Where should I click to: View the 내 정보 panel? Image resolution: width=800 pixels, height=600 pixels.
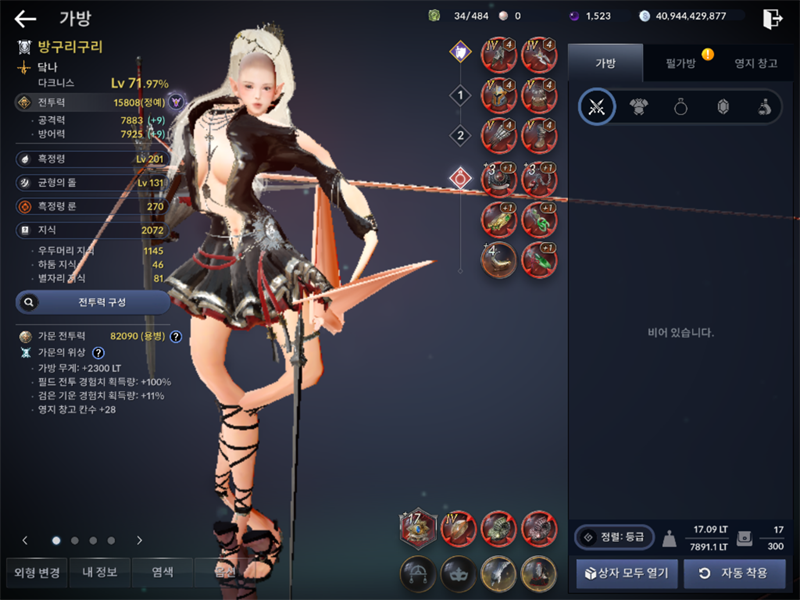click(x=100, y=573)
